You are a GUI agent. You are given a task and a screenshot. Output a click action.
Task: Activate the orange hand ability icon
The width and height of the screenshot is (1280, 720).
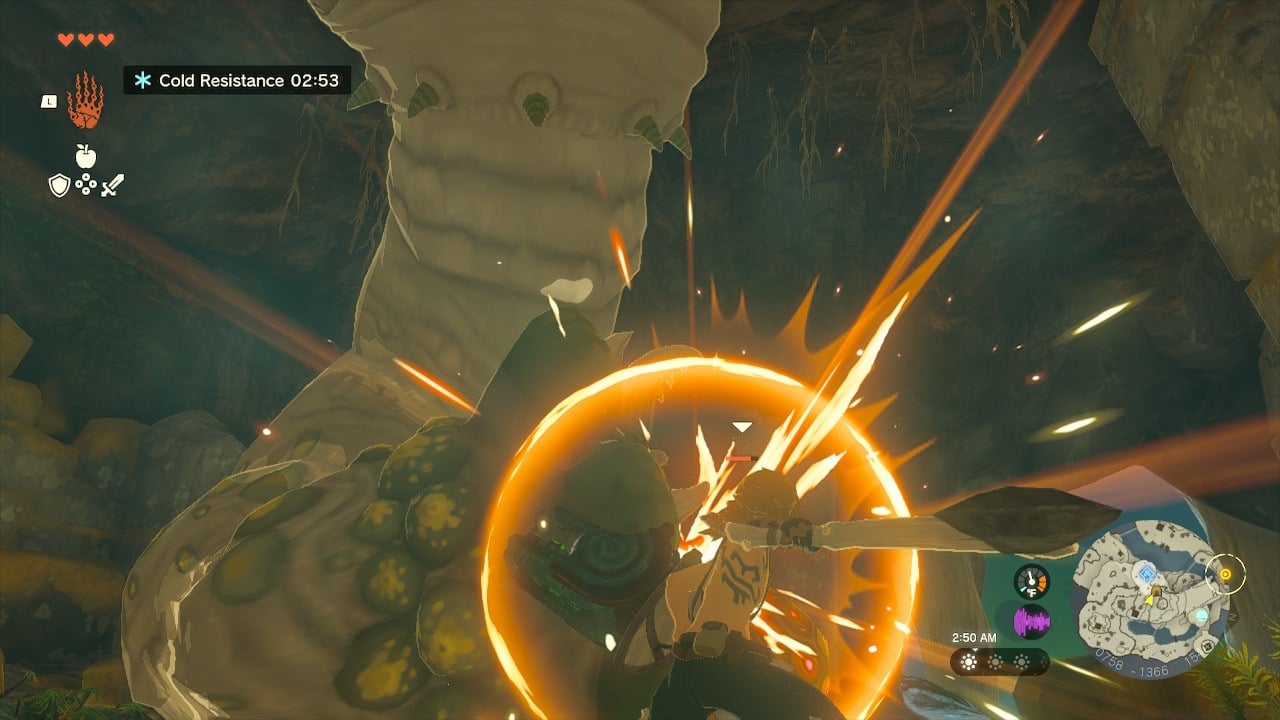85,101
